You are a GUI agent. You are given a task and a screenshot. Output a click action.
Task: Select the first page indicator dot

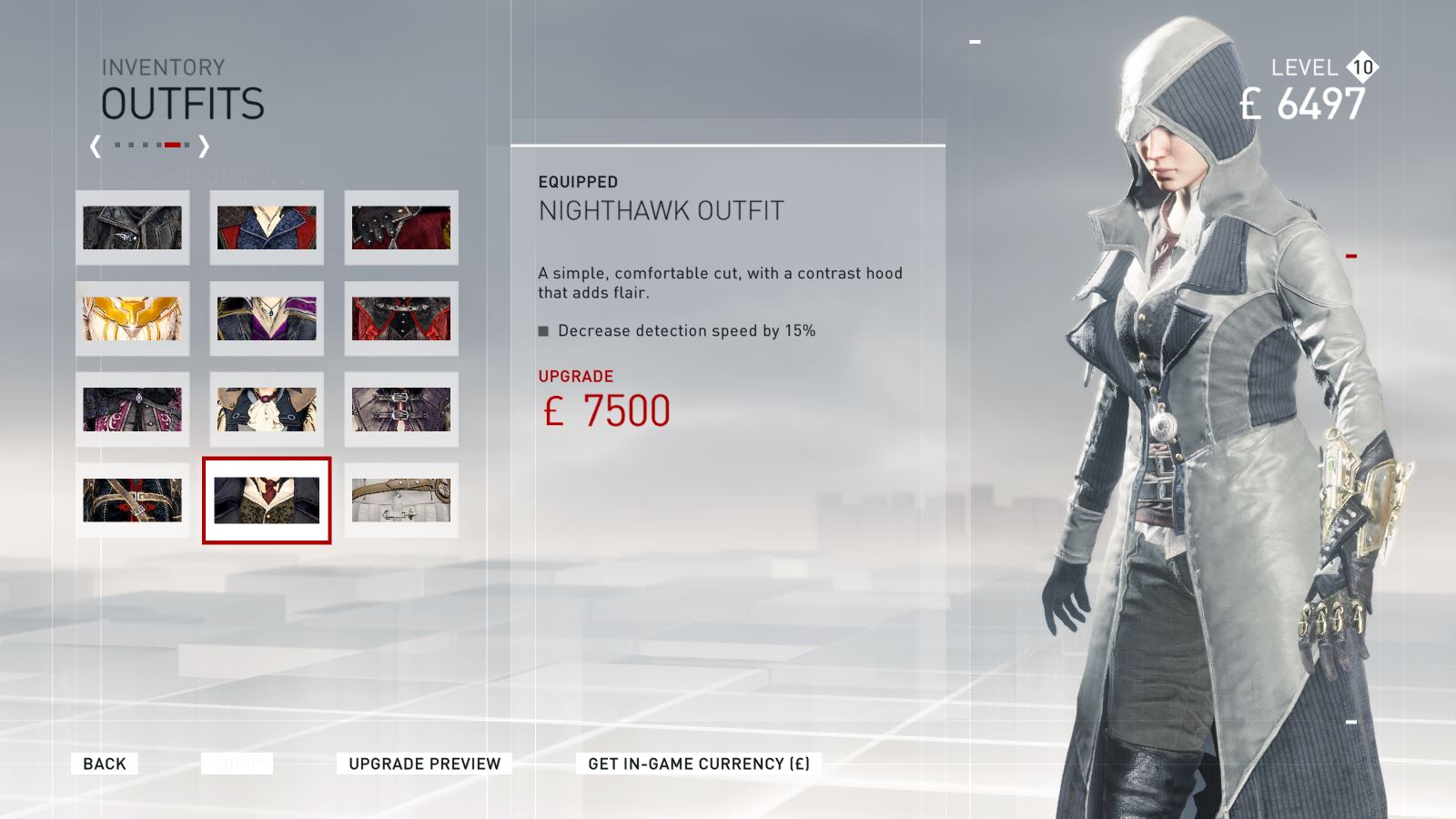pyautogui.click(x=117, y=143)
